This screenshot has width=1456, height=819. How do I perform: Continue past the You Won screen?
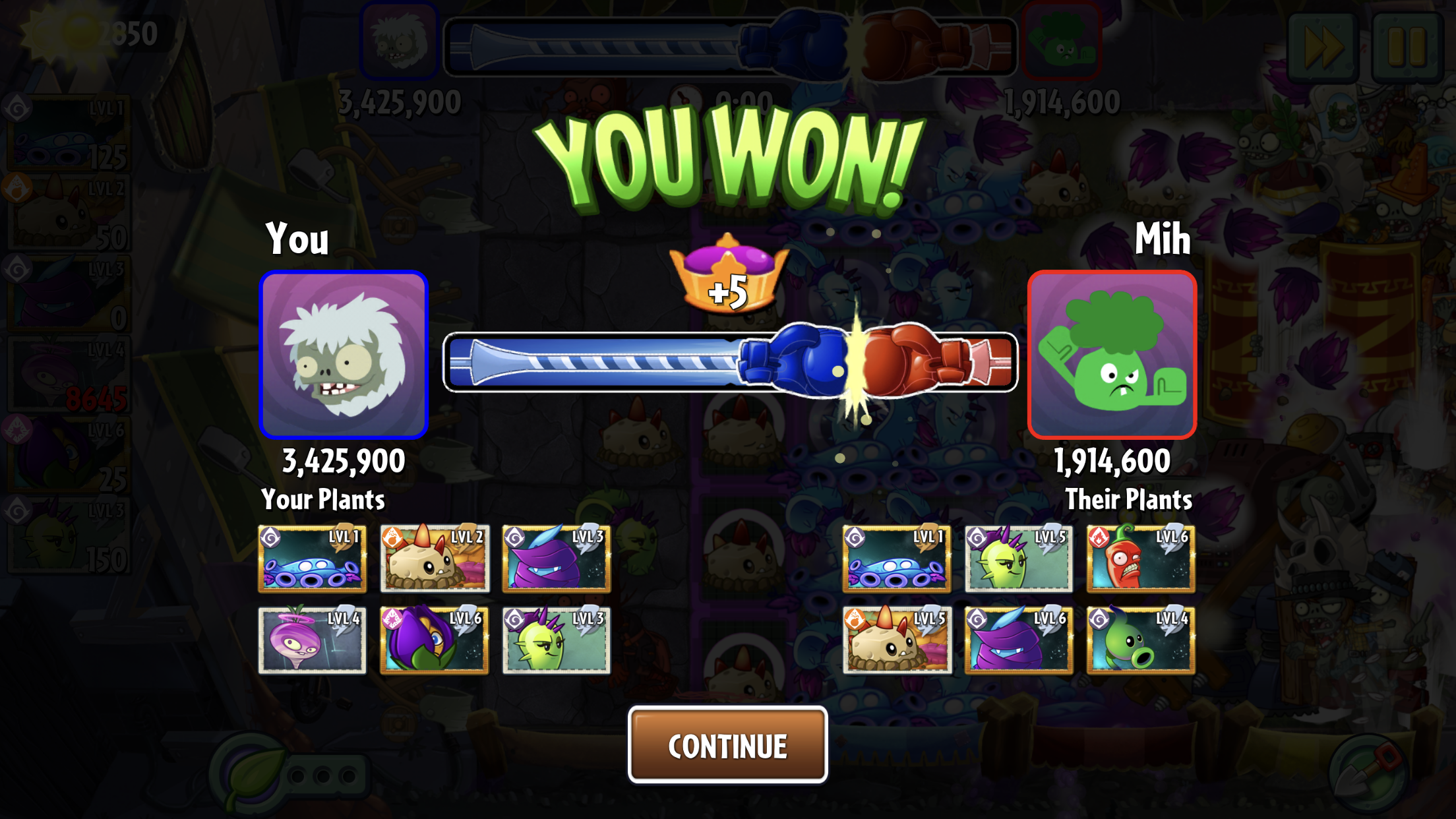[x=727, y=745]
